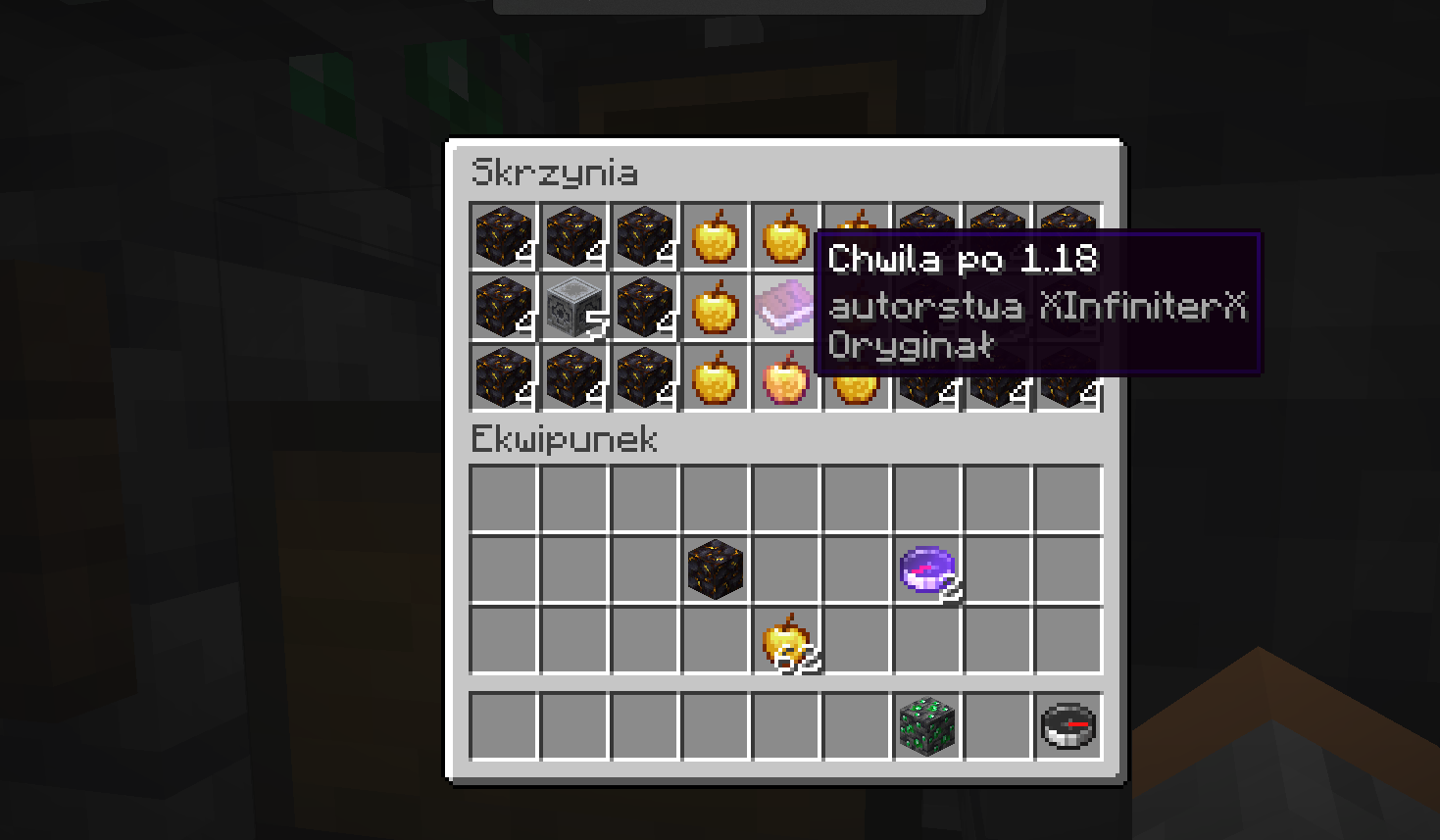Image resolution: width=1440 pixels, height=840 pixels.
Task: Click the Ekwipunek inventory label
Action: 564,440
